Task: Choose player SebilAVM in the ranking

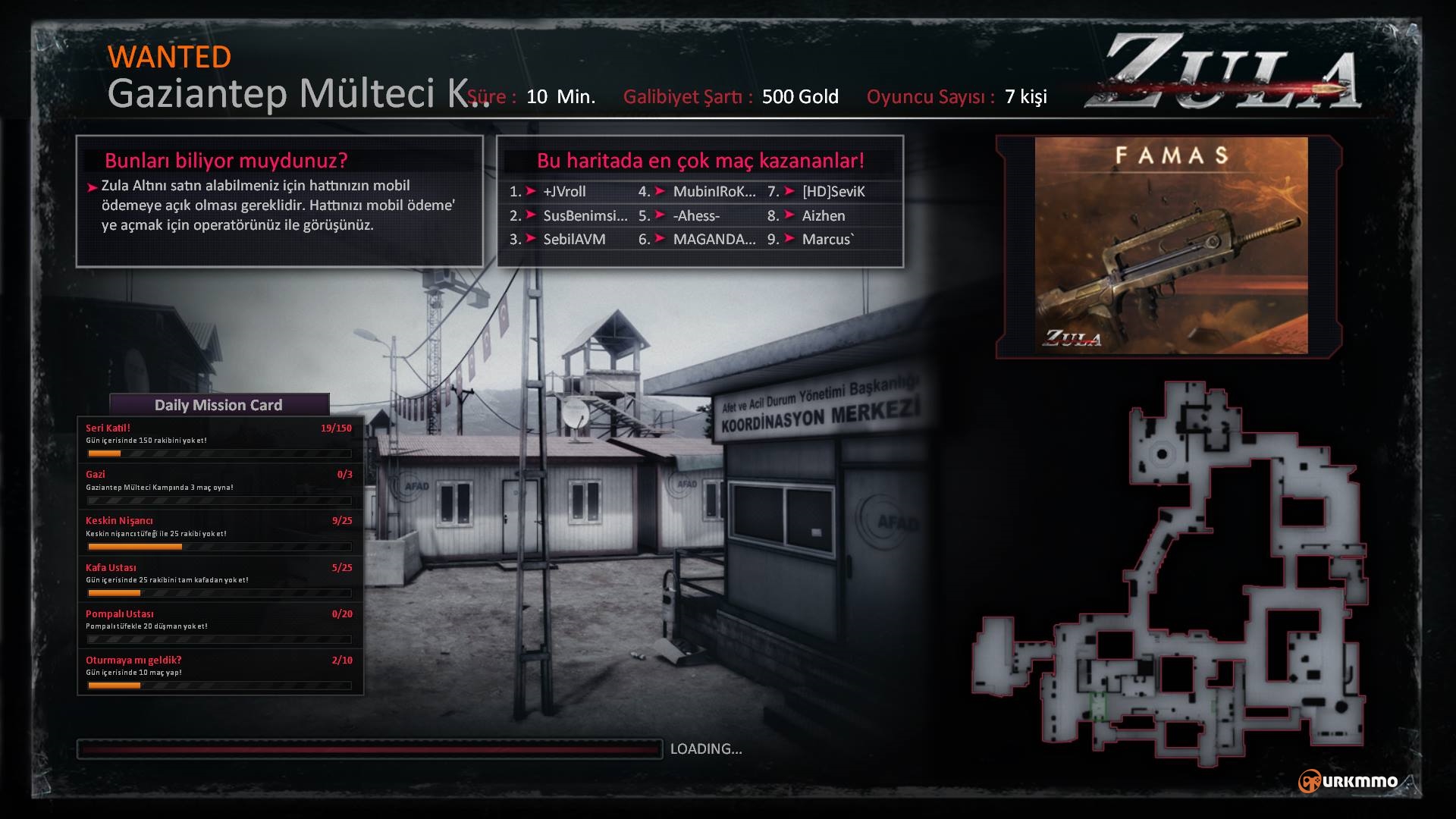Action: coord(574,240)
